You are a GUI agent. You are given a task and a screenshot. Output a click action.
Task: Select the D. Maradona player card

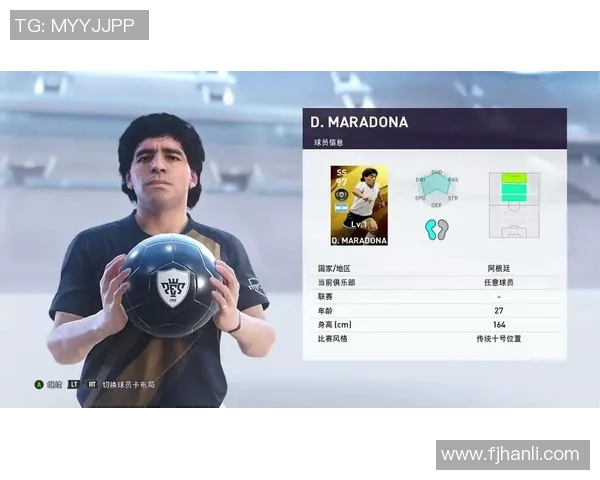359,205
